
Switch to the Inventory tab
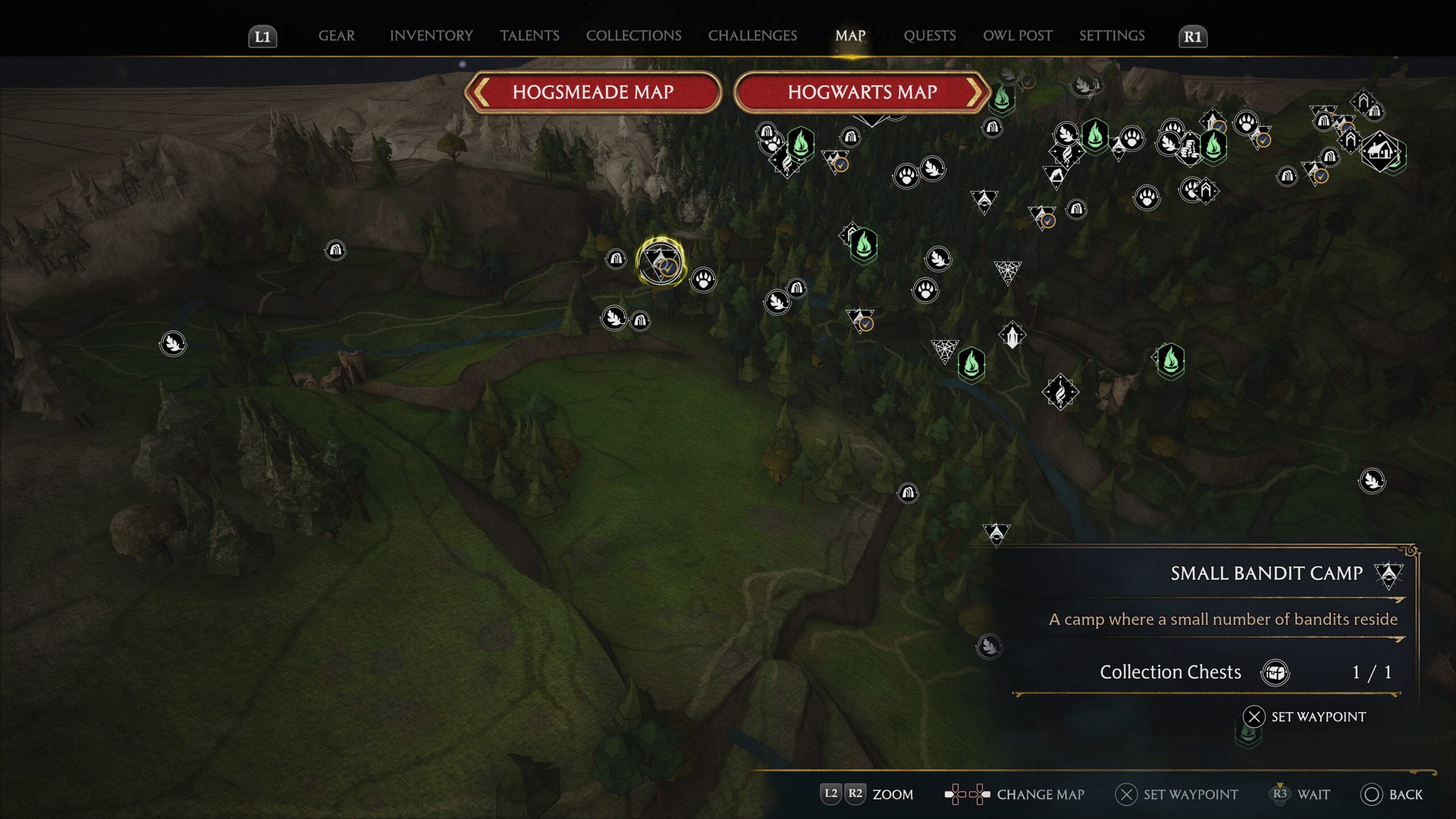pyautogui.click(x=431, y=36)
